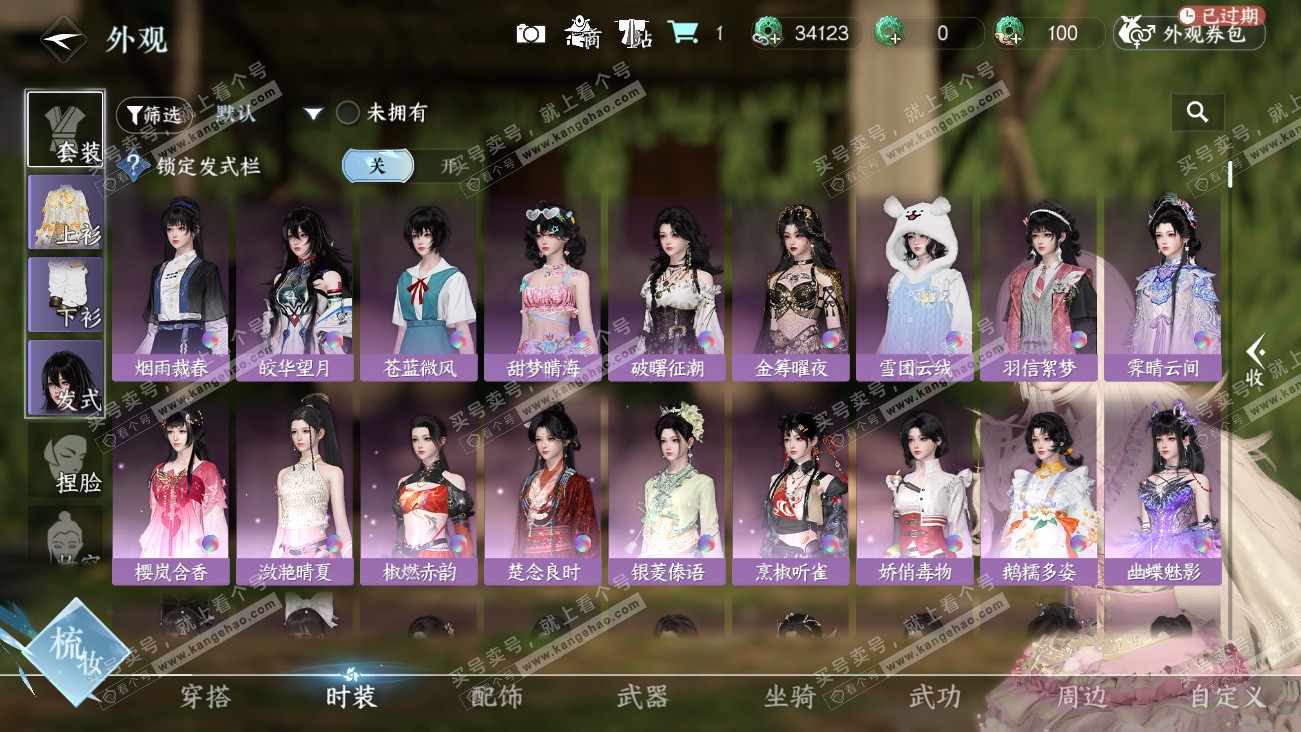Expand the 默认 sort dropdown
The image size is (1301, 732).
click(314, 114)
